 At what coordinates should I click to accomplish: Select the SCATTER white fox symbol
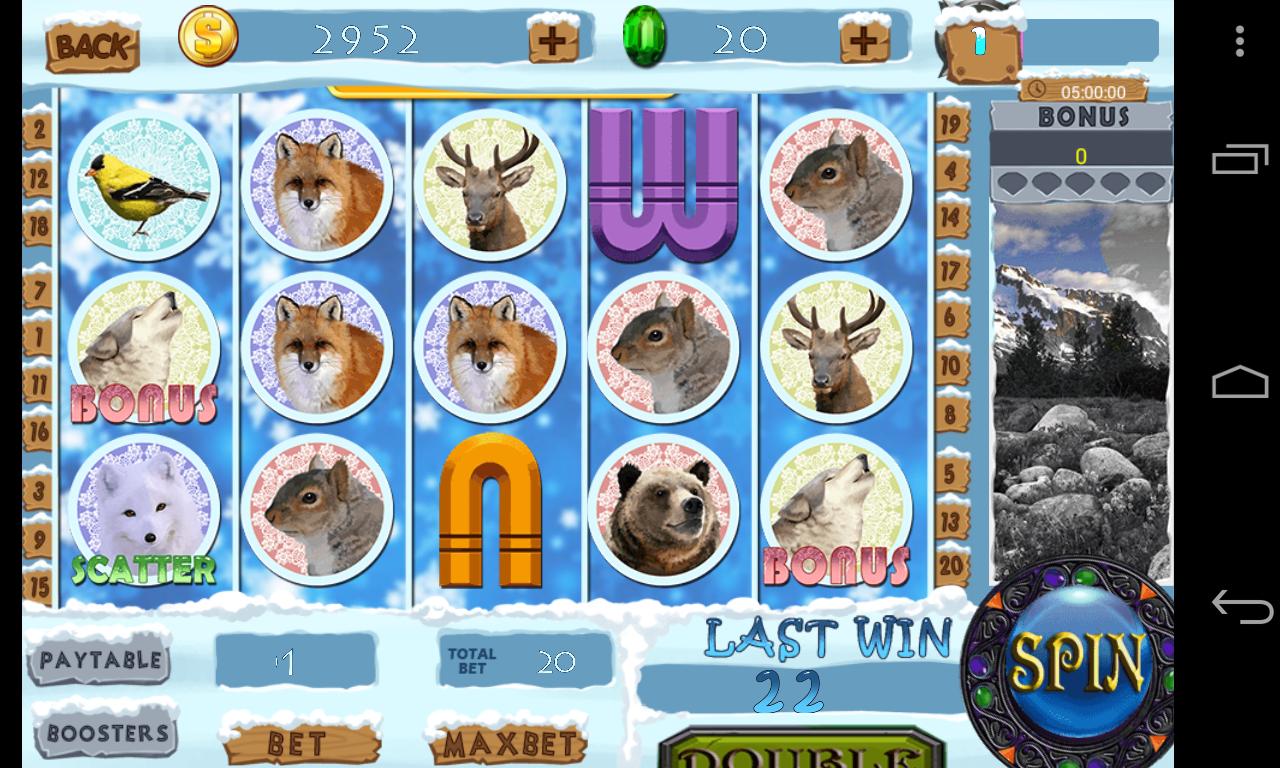point(144,510)
